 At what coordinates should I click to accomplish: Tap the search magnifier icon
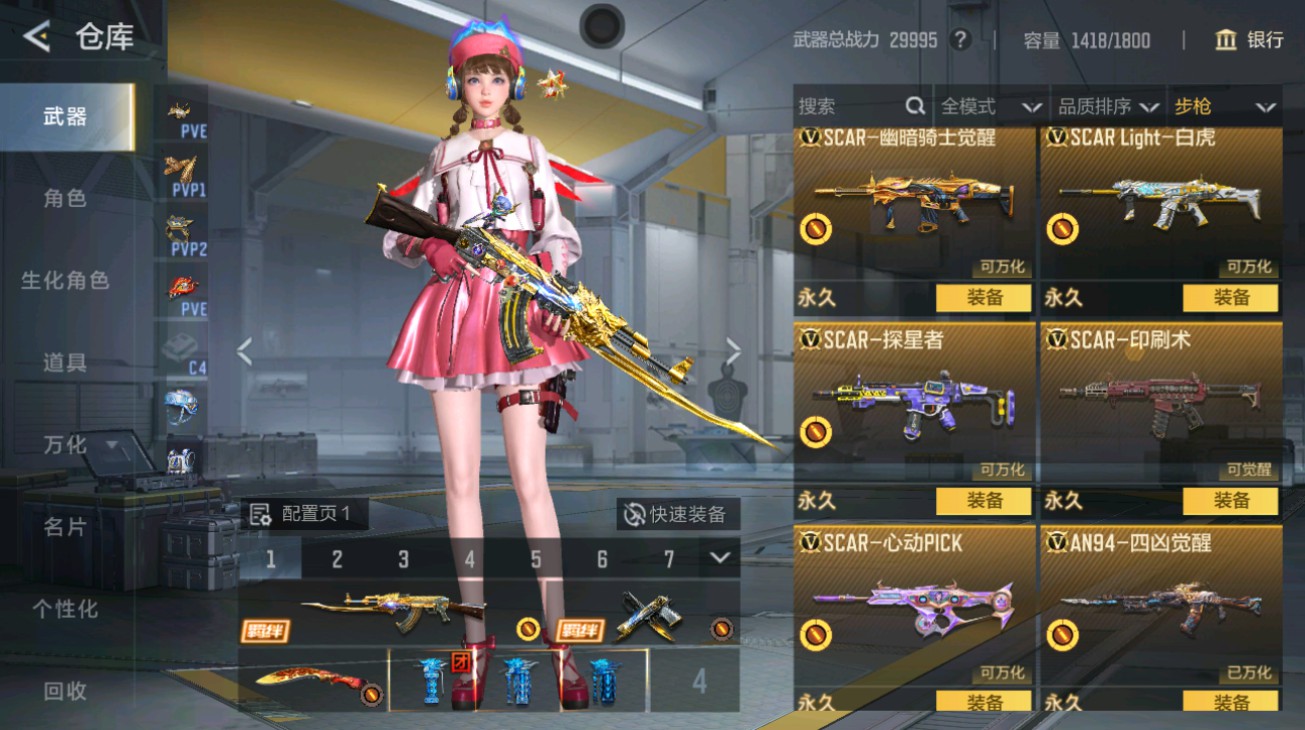915,104
